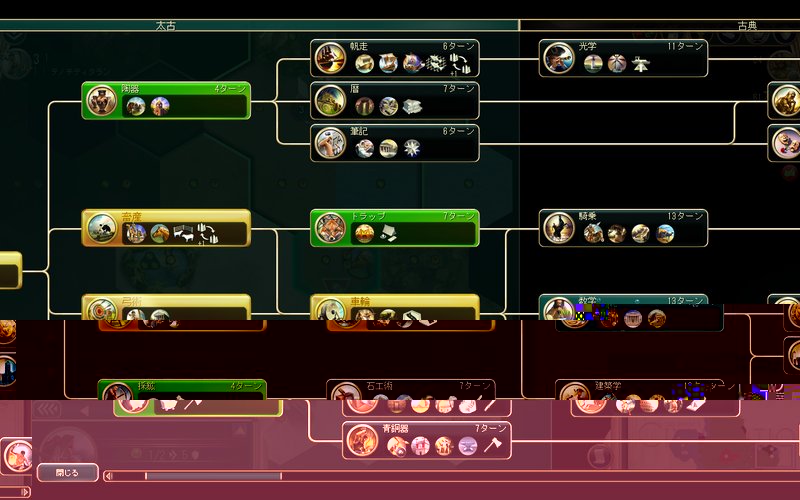
Task: Close the tech tree with 閉じる button
Action: [67, 472]
